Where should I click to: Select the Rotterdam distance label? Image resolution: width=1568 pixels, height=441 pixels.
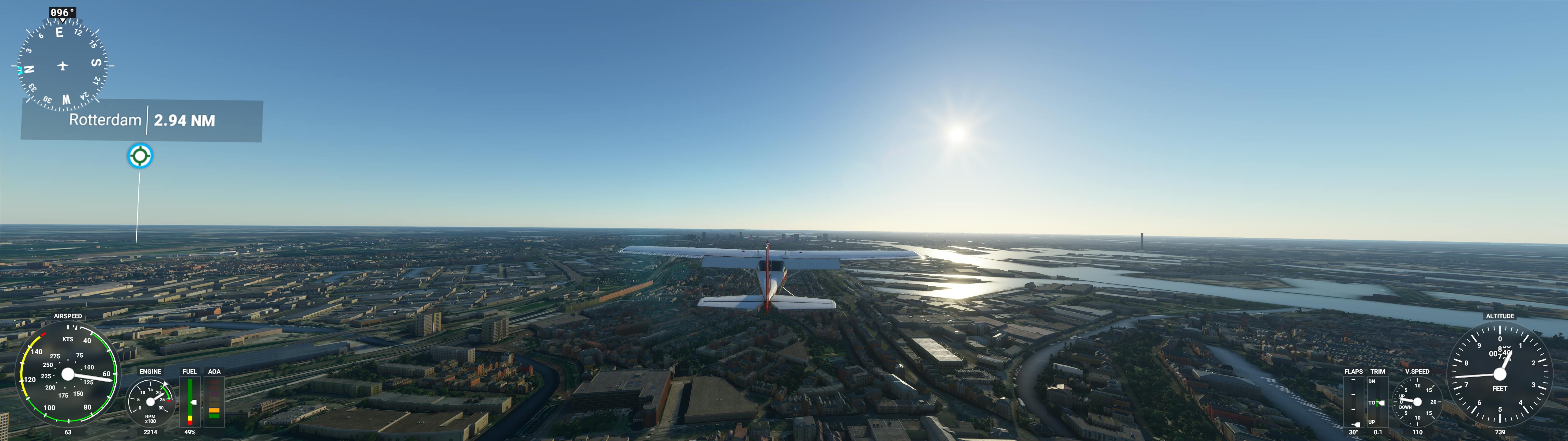(x=142, y=120)
